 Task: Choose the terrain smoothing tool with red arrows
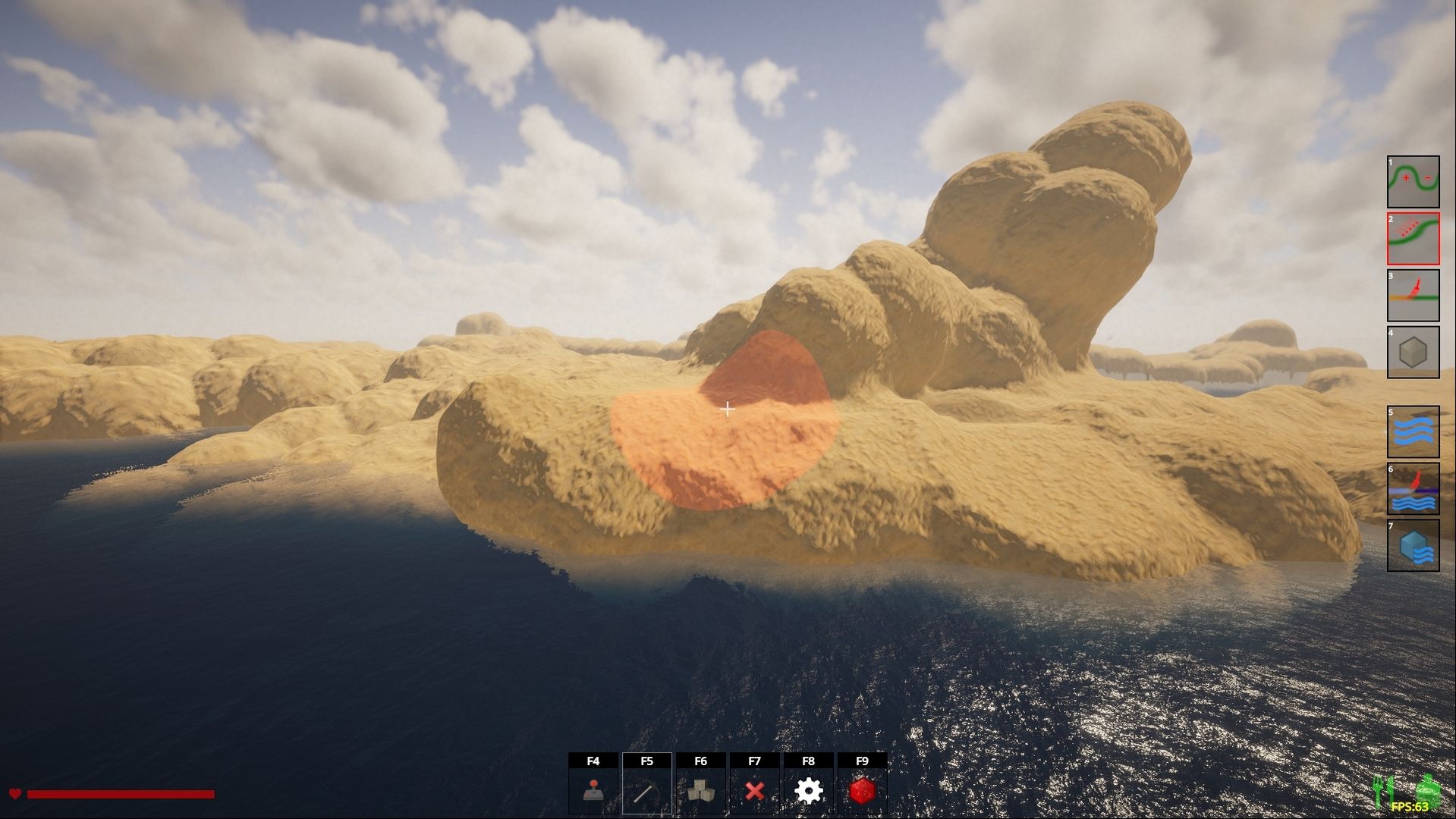pos(1413,239)
